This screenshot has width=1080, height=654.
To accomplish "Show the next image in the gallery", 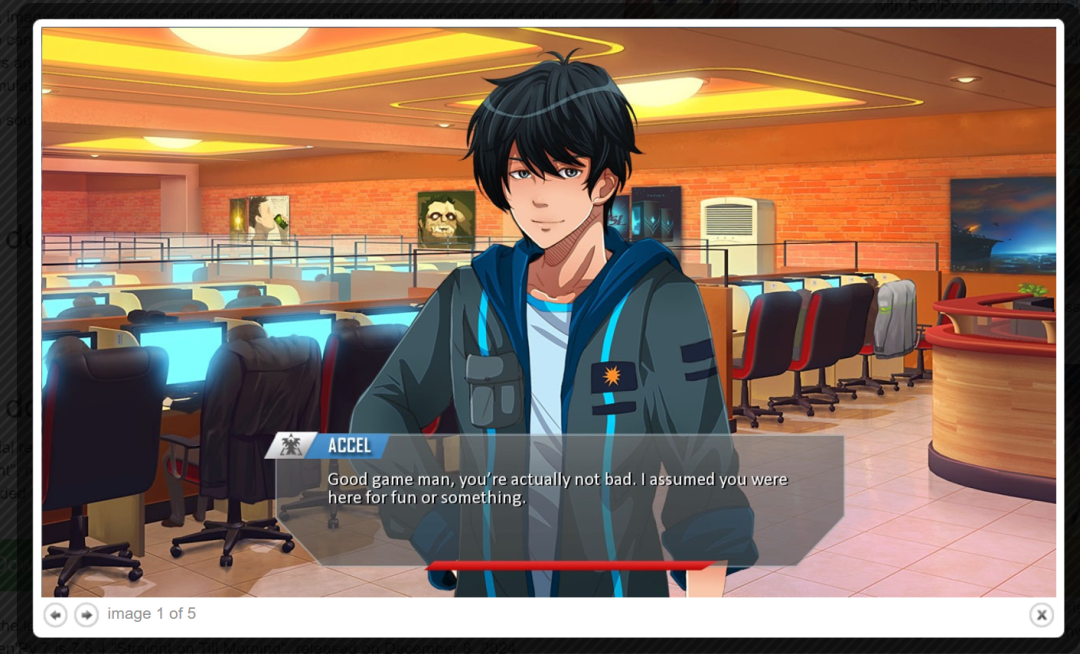I will tap(87, 615).
